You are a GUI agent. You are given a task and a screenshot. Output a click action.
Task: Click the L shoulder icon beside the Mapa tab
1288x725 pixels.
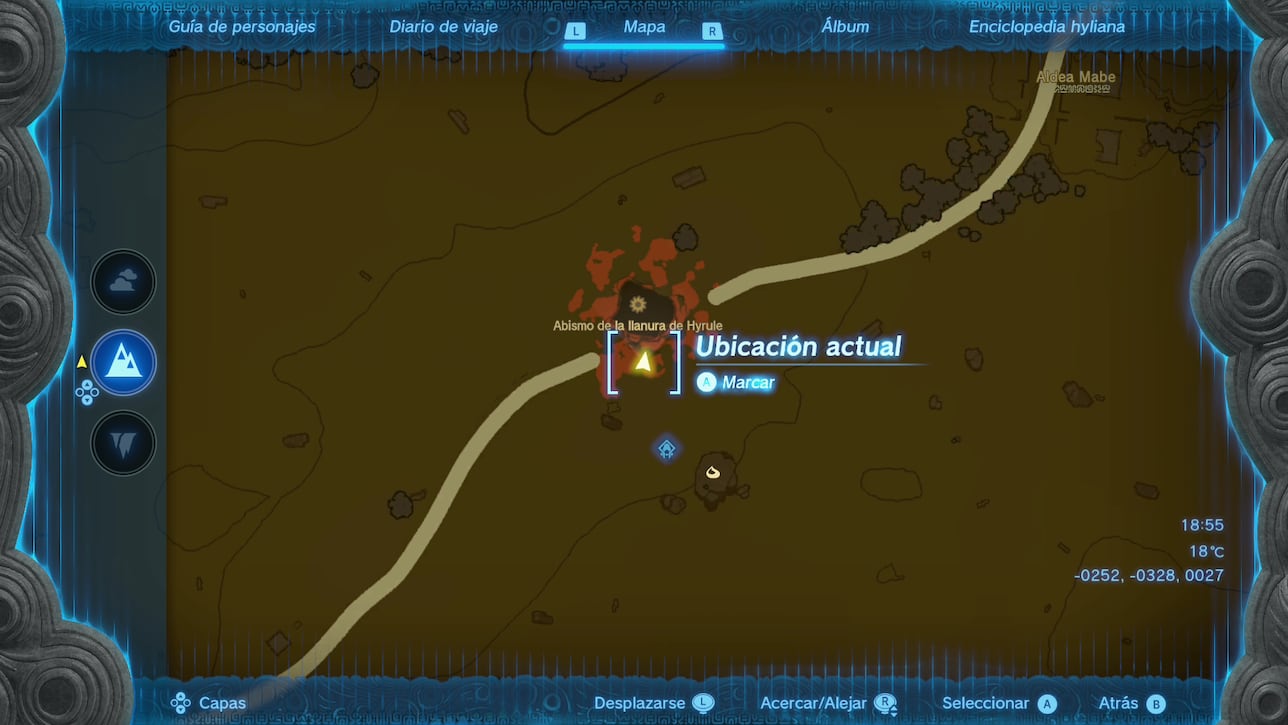click(x=575, y=31)
